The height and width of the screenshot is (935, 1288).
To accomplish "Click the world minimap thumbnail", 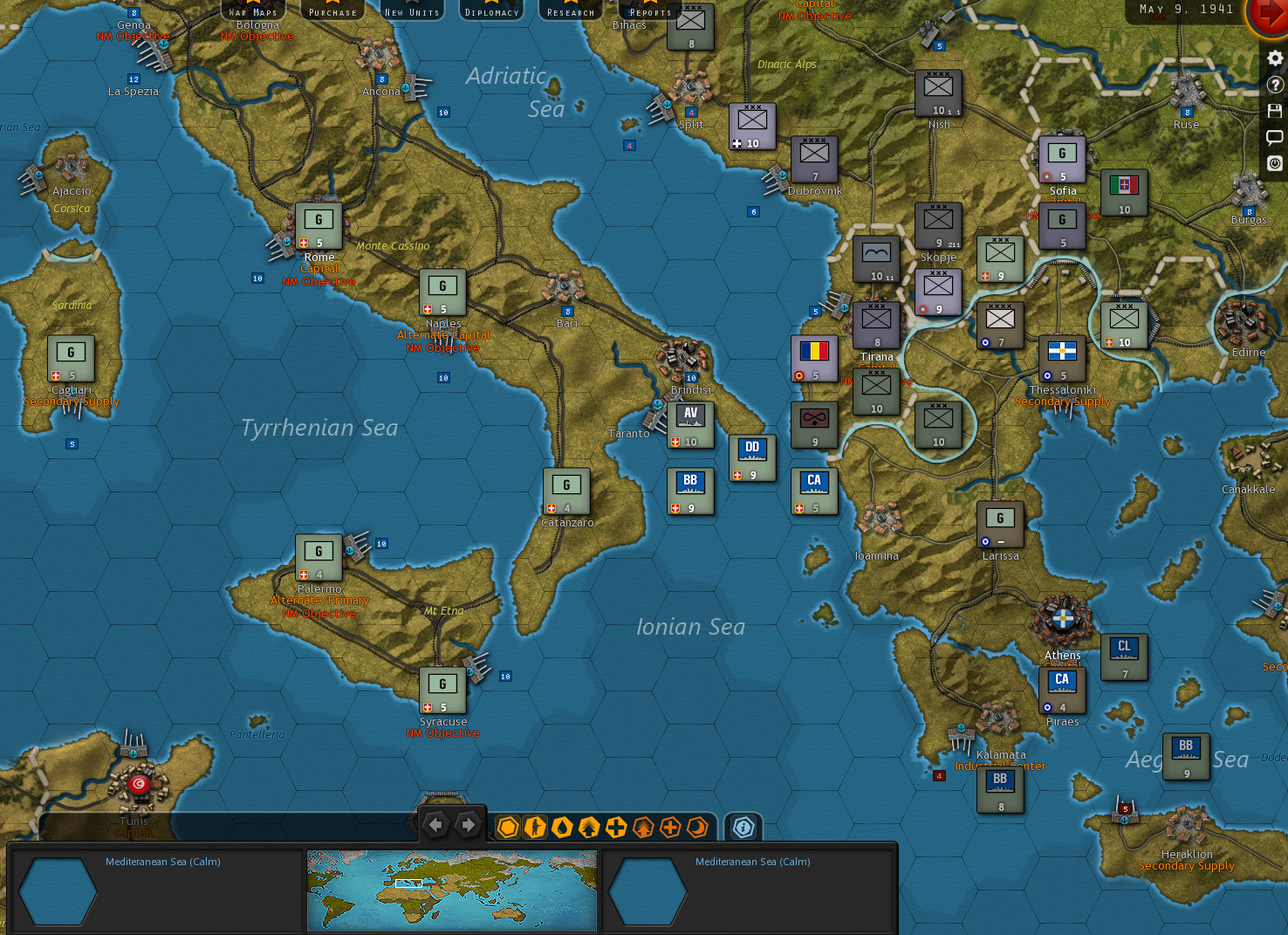I will click(x=451, y=890).
